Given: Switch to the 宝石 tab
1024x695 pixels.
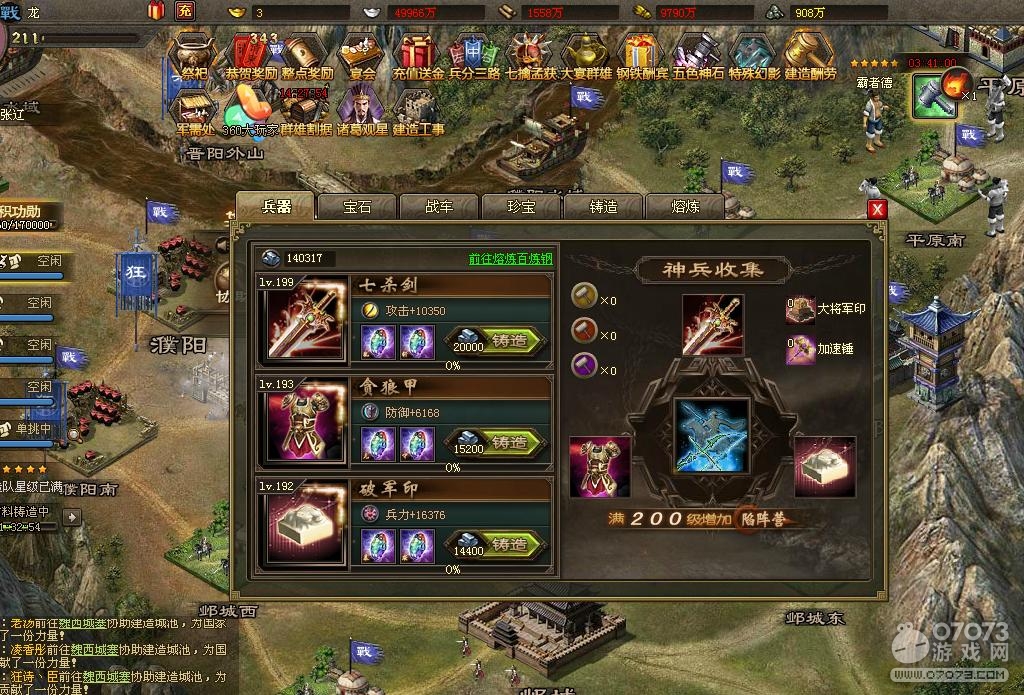Looking at the screenshot, I should click(357, 207).
